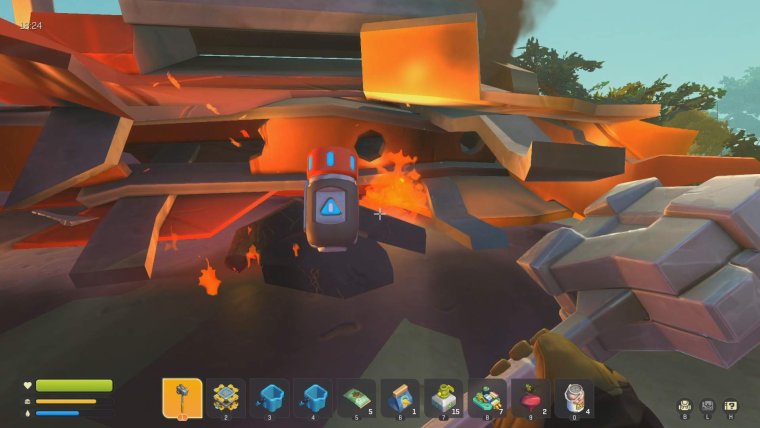The width and height of the screenshot is (760, 428).
Task: Select the canned item in slot 0
Action: click(x=574, y=398)
